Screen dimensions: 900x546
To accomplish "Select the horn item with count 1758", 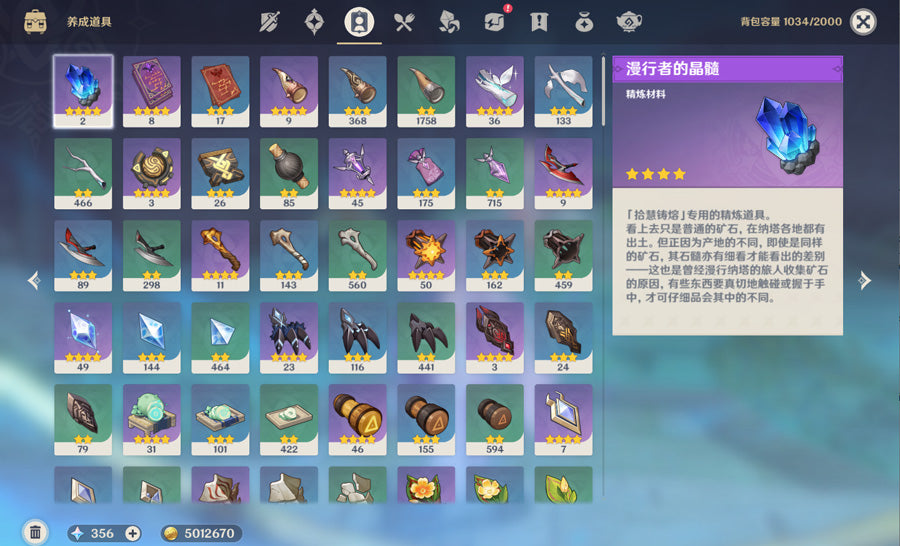I will pyautogui.click(x=426, y=90).
